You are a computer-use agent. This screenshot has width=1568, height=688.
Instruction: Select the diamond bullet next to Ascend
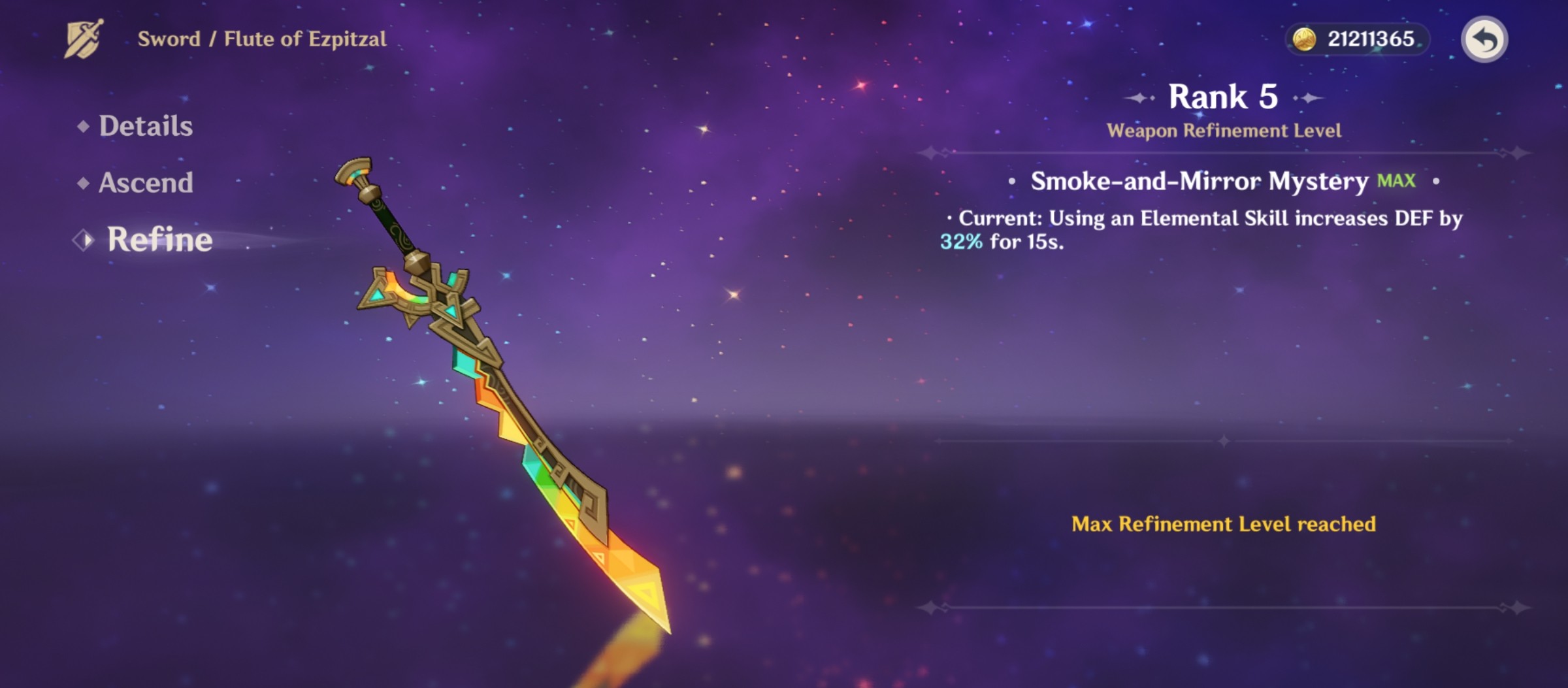(x=82, y=184)
